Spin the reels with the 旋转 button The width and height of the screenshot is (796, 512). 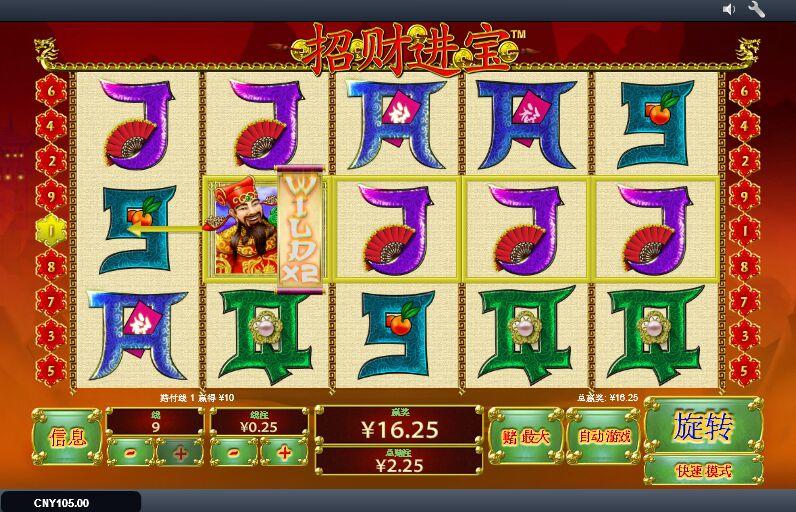point(702,426)
